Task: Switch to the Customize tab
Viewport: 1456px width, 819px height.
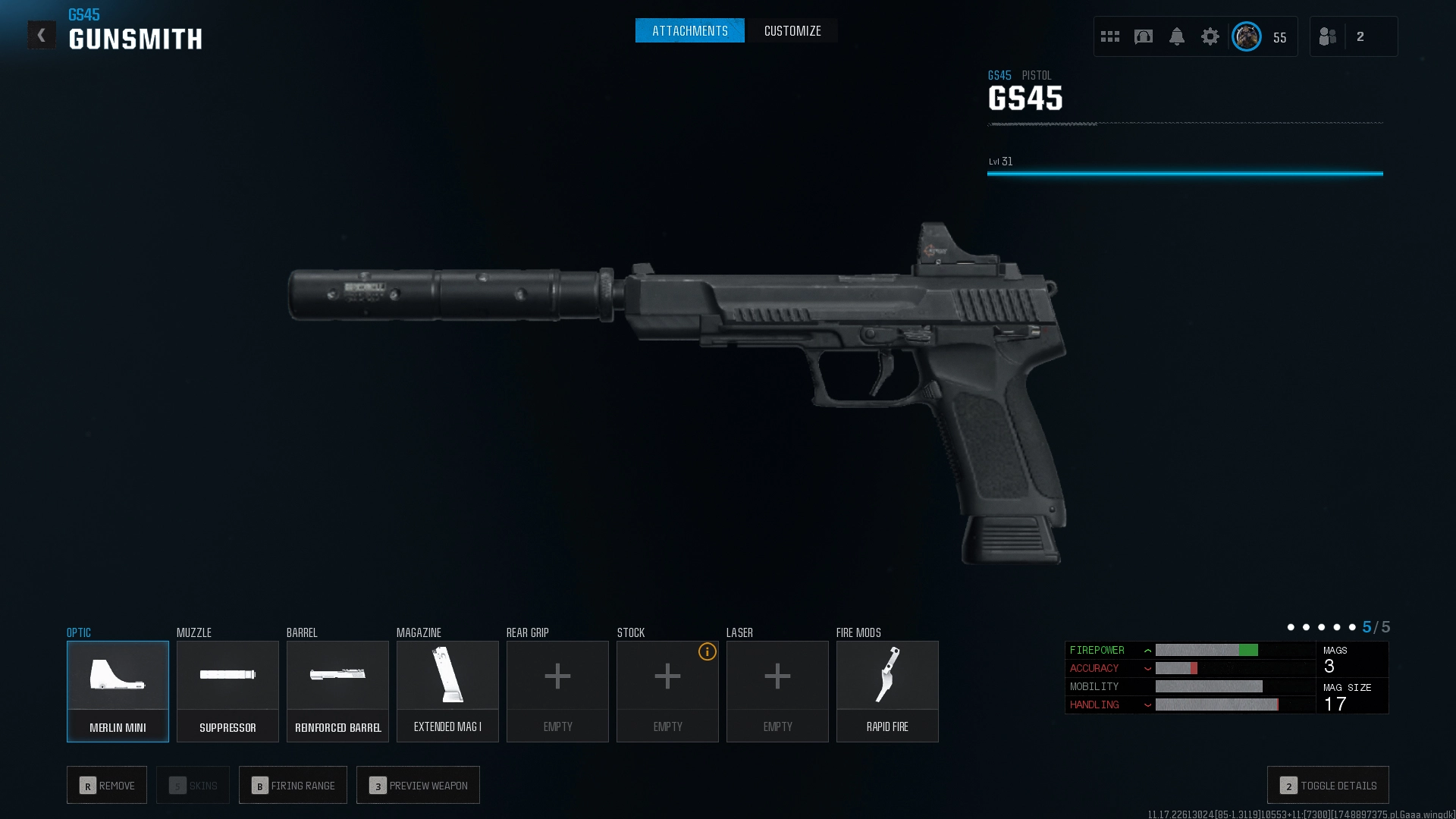Action: click(792, 31)
